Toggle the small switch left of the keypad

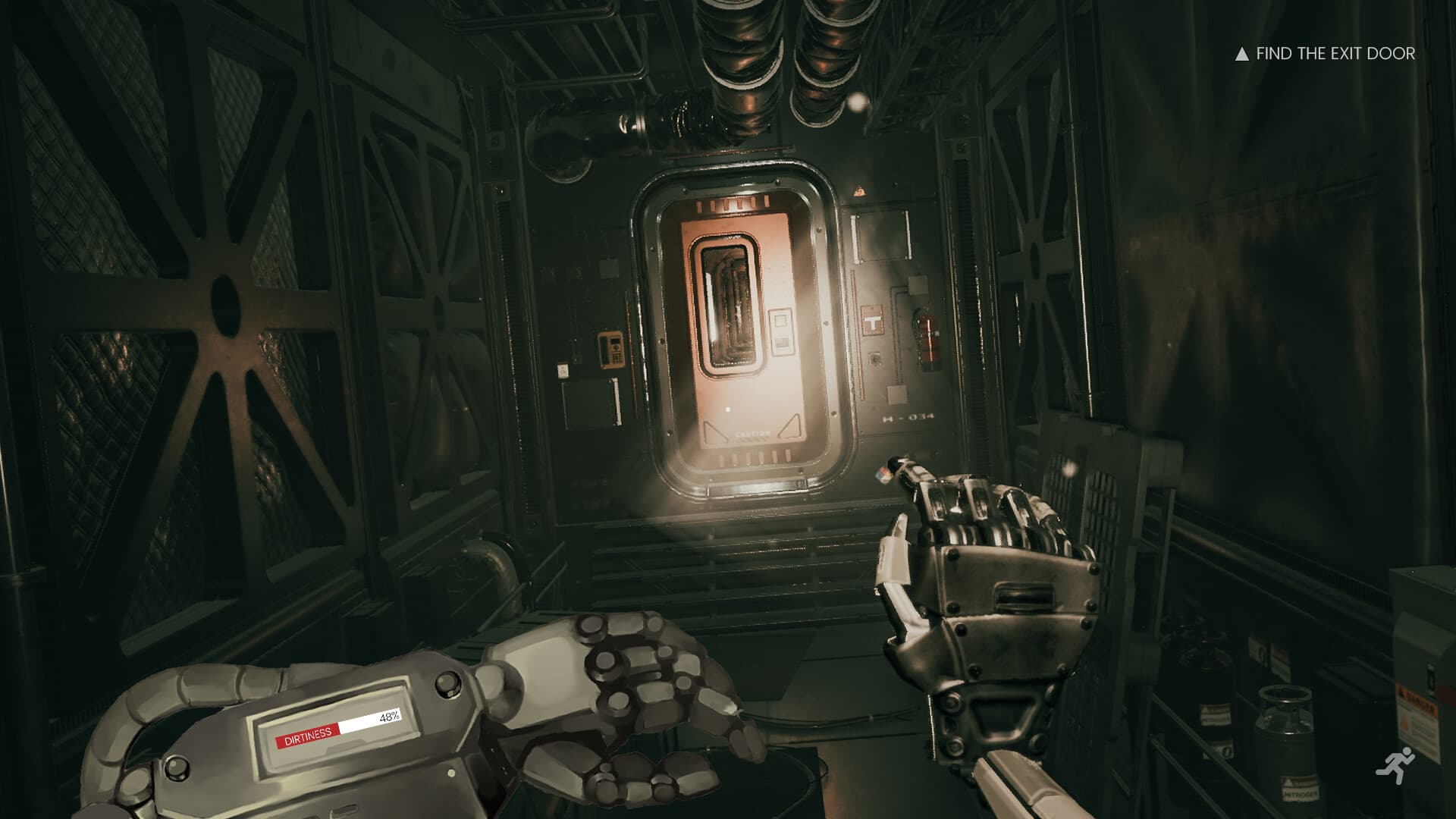pos(563,370)
